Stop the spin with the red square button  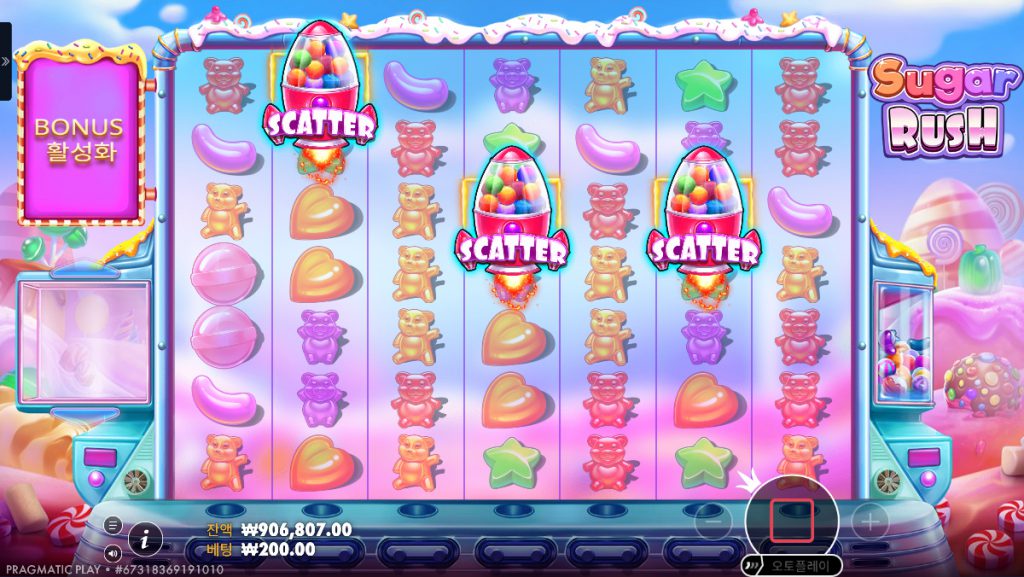coord(791,521)
